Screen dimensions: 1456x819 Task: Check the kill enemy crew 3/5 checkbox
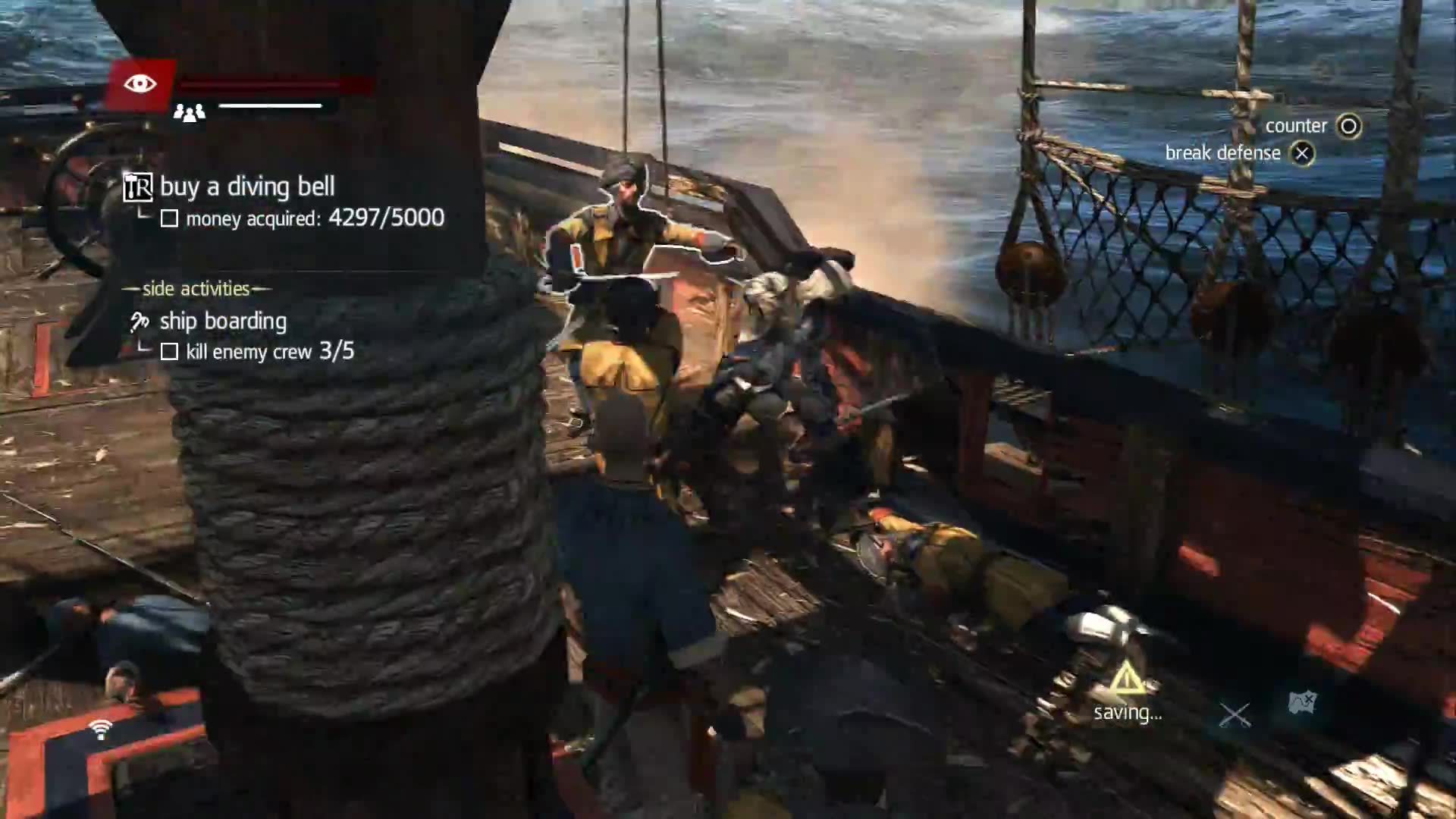click(x=171, y=352)
